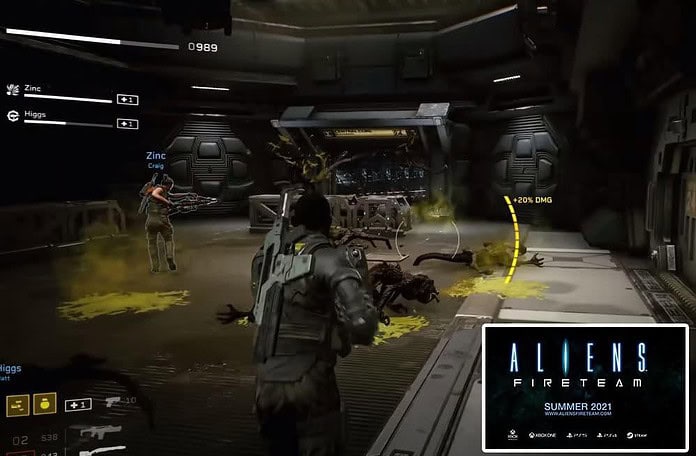This screenshot has width=696, height=456.
Task: Select the yellow grenade ability icon
Action: tap(45, 403)
